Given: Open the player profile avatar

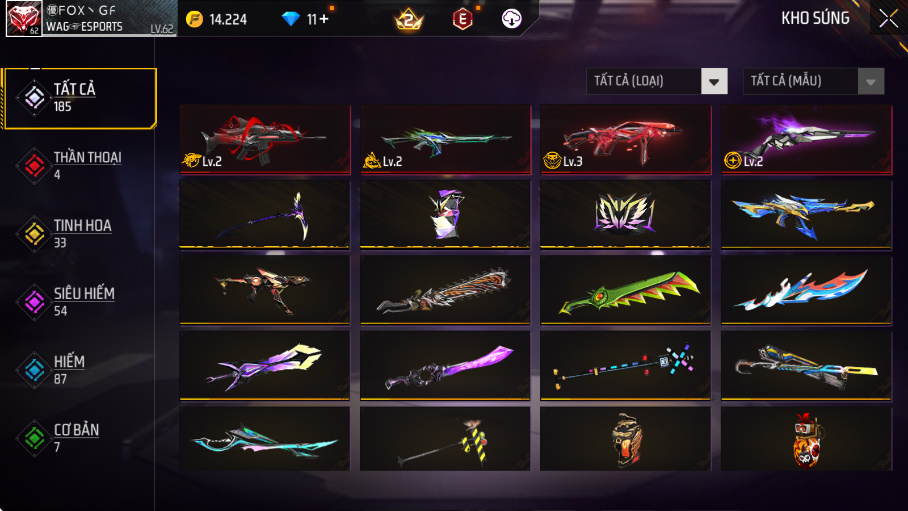Looking at the screenshot, I should (x=23, y=18).
